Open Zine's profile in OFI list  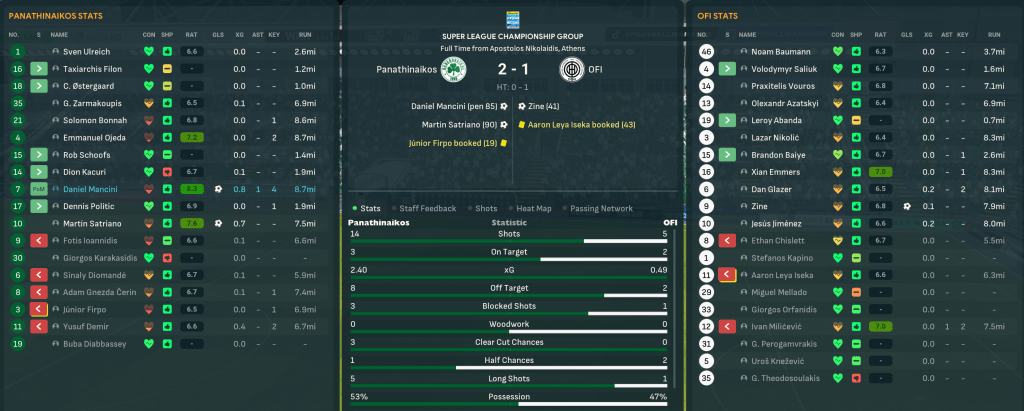click(x=761, y=206)
